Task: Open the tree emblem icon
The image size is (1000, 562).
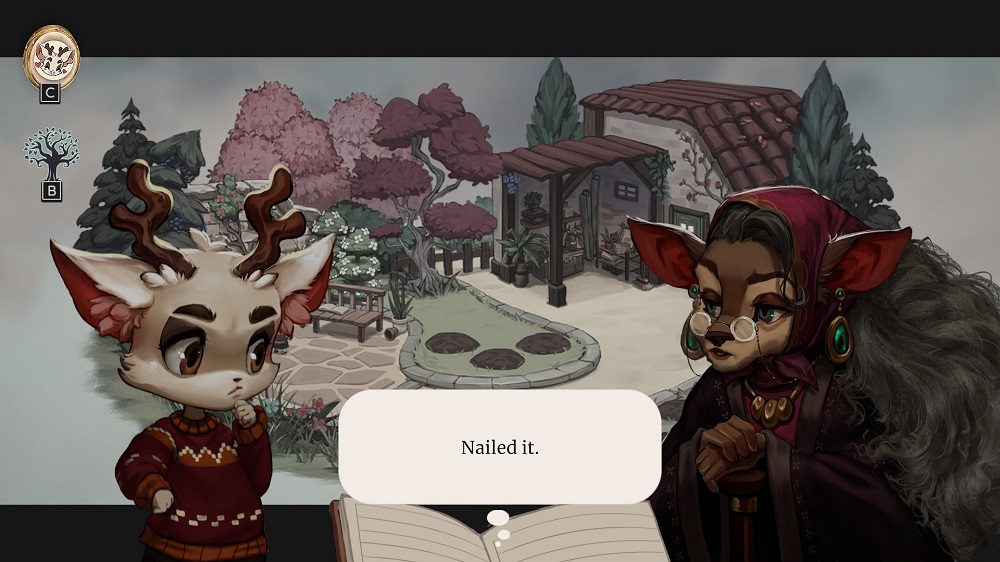Action: tap(51, 154)
